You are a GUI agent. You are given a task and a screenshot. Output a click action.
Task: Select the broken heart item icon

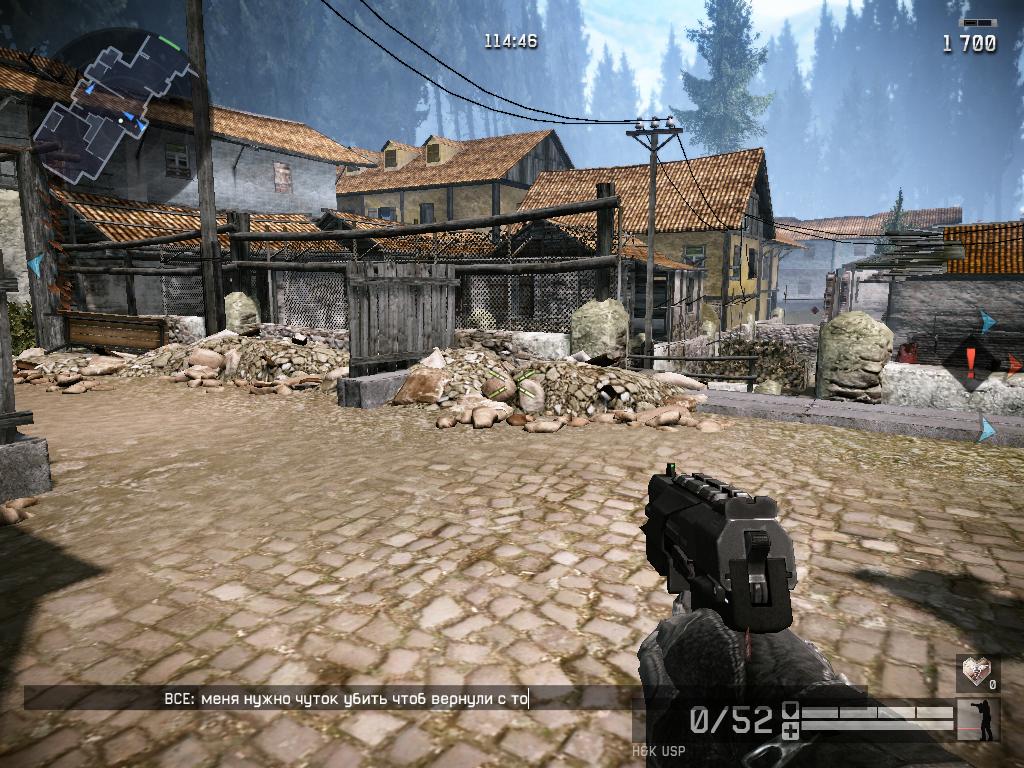(x=975, y=670)
